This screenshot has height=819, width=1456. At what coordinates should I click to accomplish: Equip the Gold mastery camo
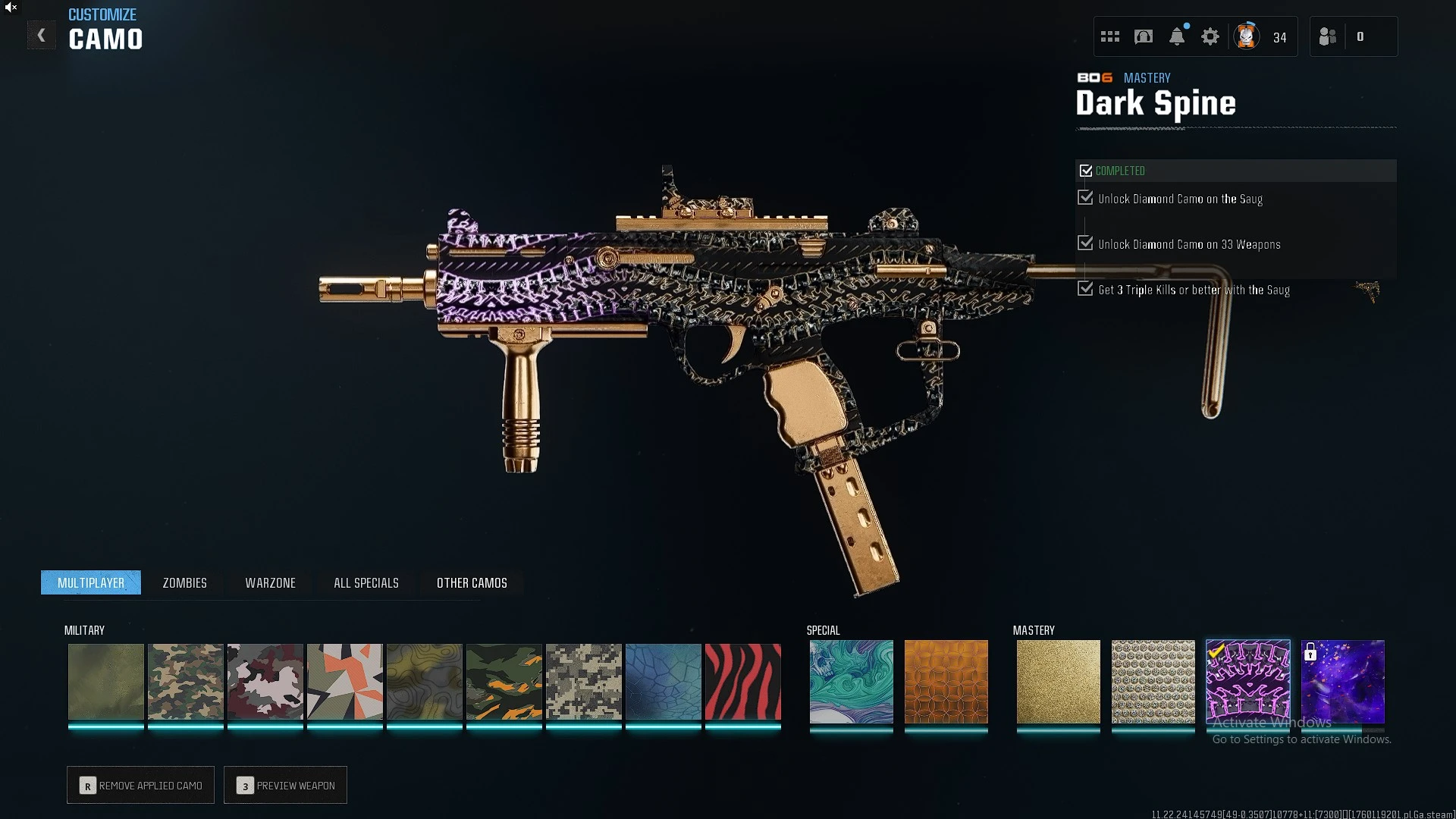(x=1058, y=681)
